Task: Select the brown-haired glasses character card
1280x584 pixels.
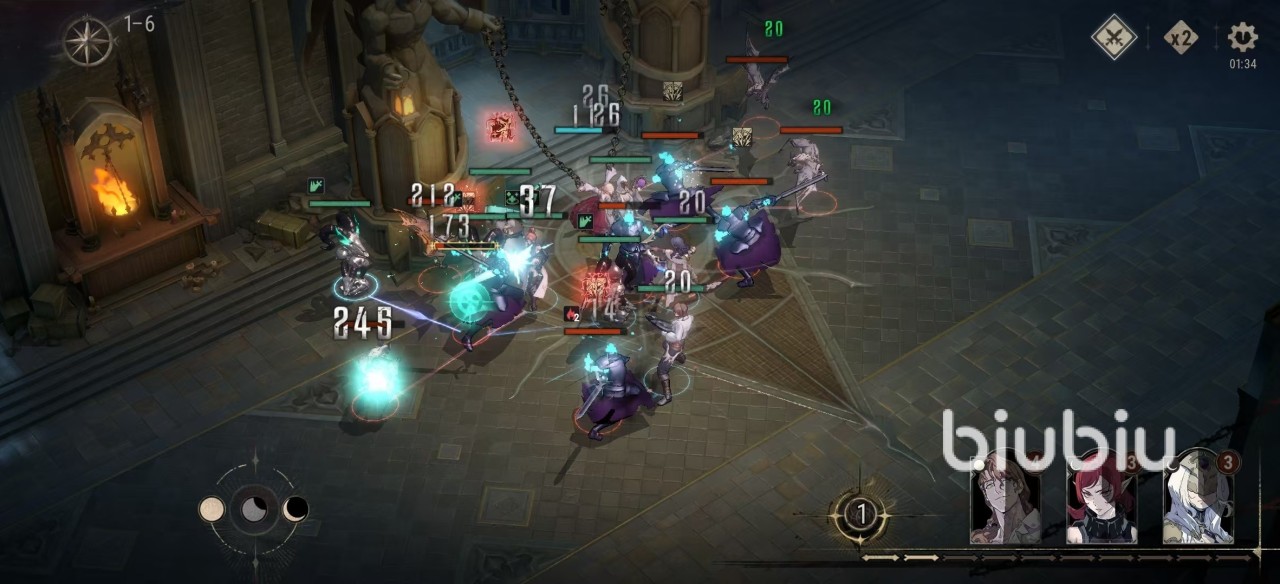Action: 1005,497
